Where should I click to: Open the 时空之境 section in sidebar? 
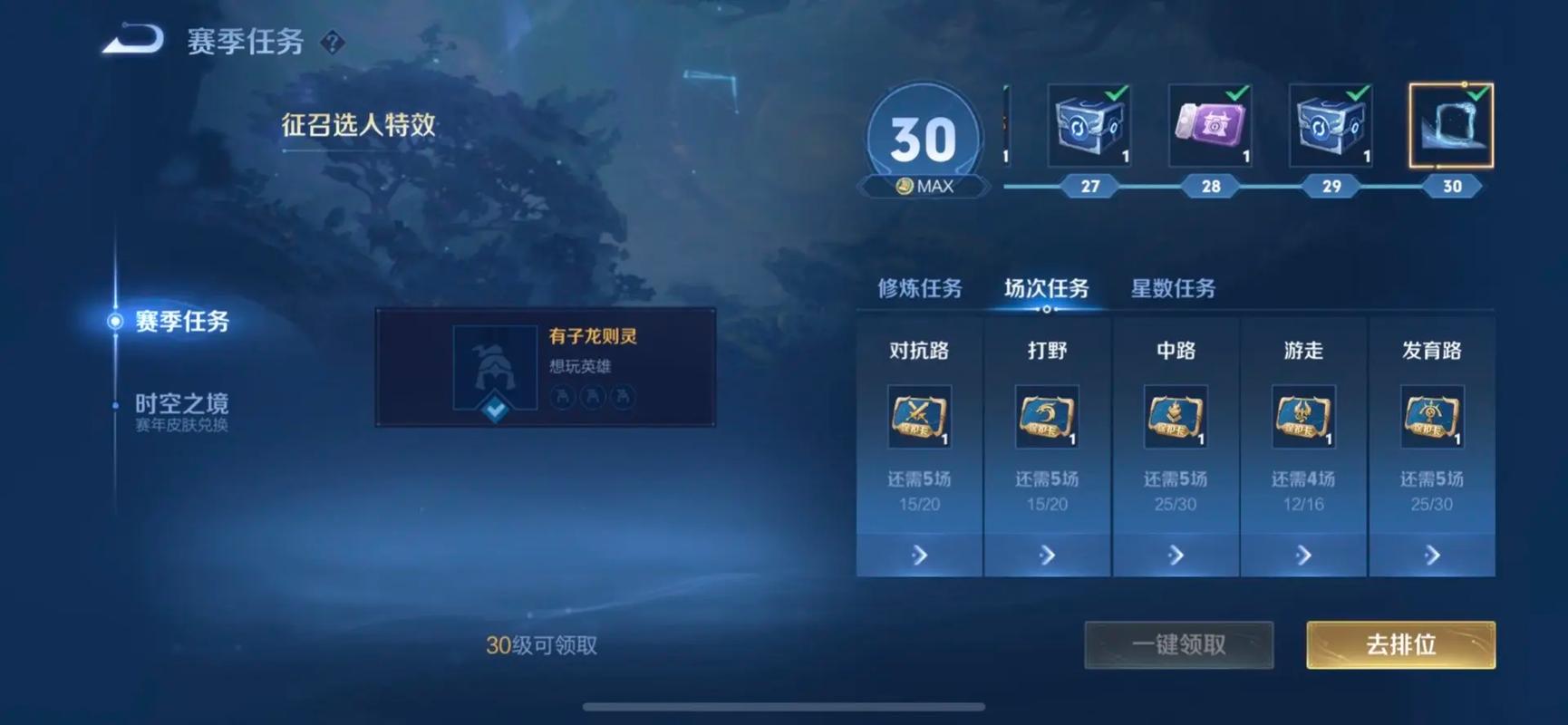[184, 402]
